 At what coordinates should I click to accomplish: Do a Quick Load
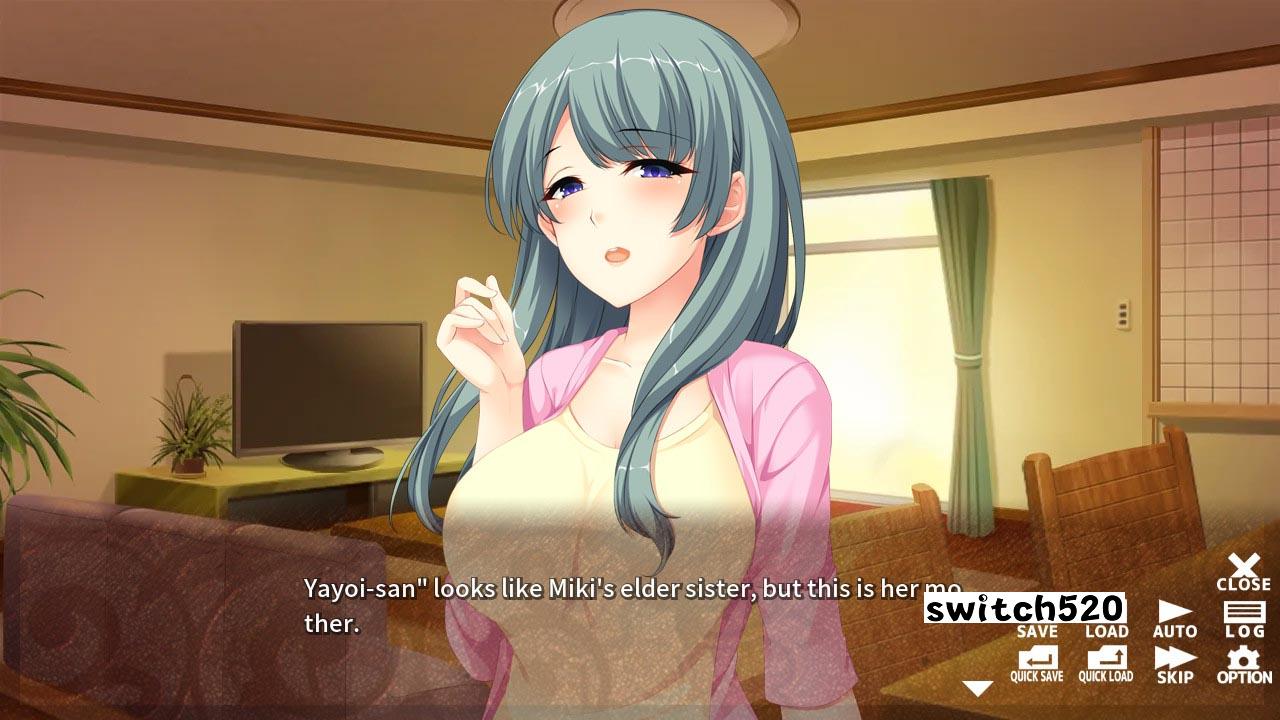[x=1106, y=664]
